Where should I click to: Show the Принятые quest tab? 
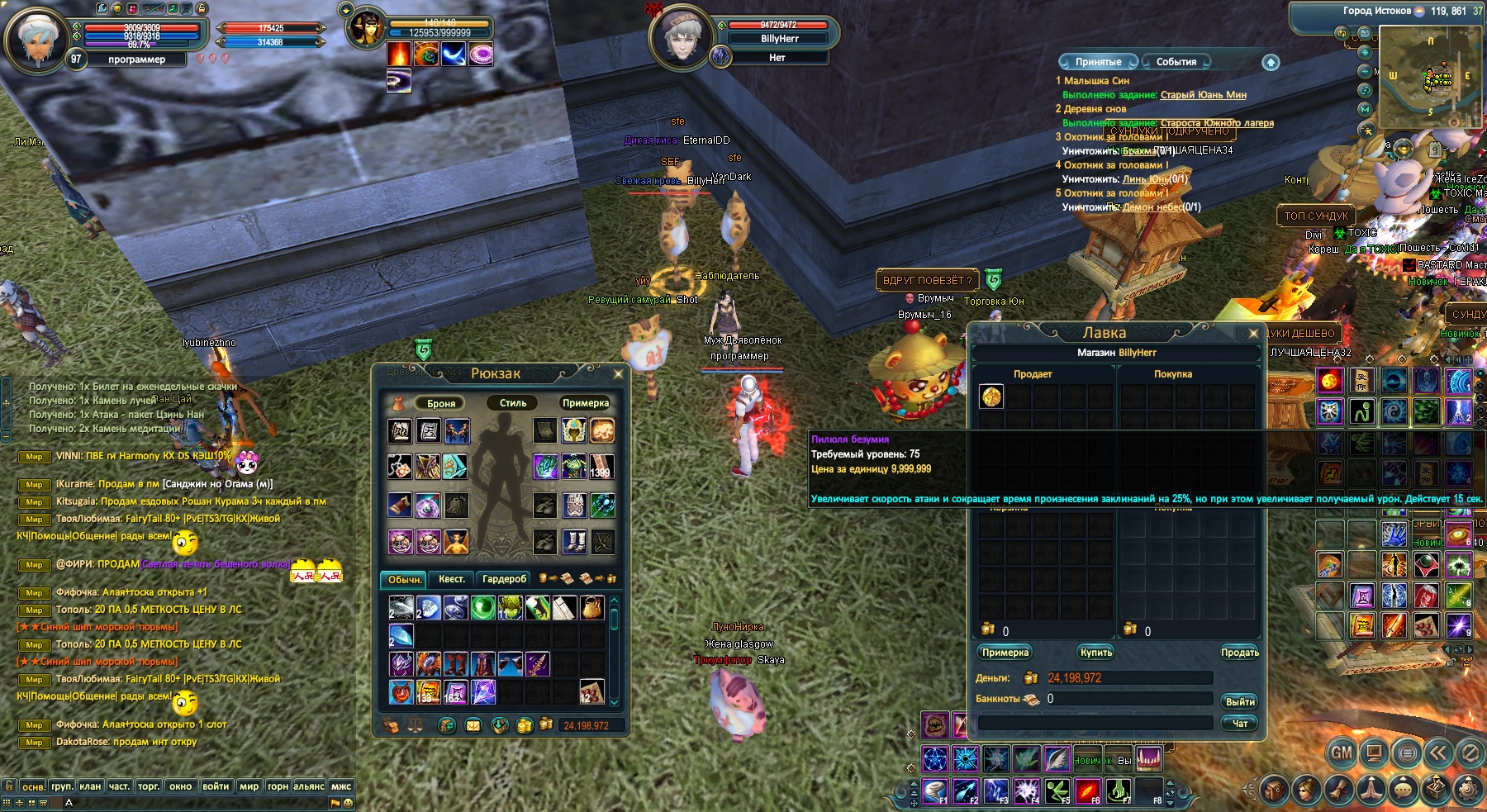tap(1098, 62)
